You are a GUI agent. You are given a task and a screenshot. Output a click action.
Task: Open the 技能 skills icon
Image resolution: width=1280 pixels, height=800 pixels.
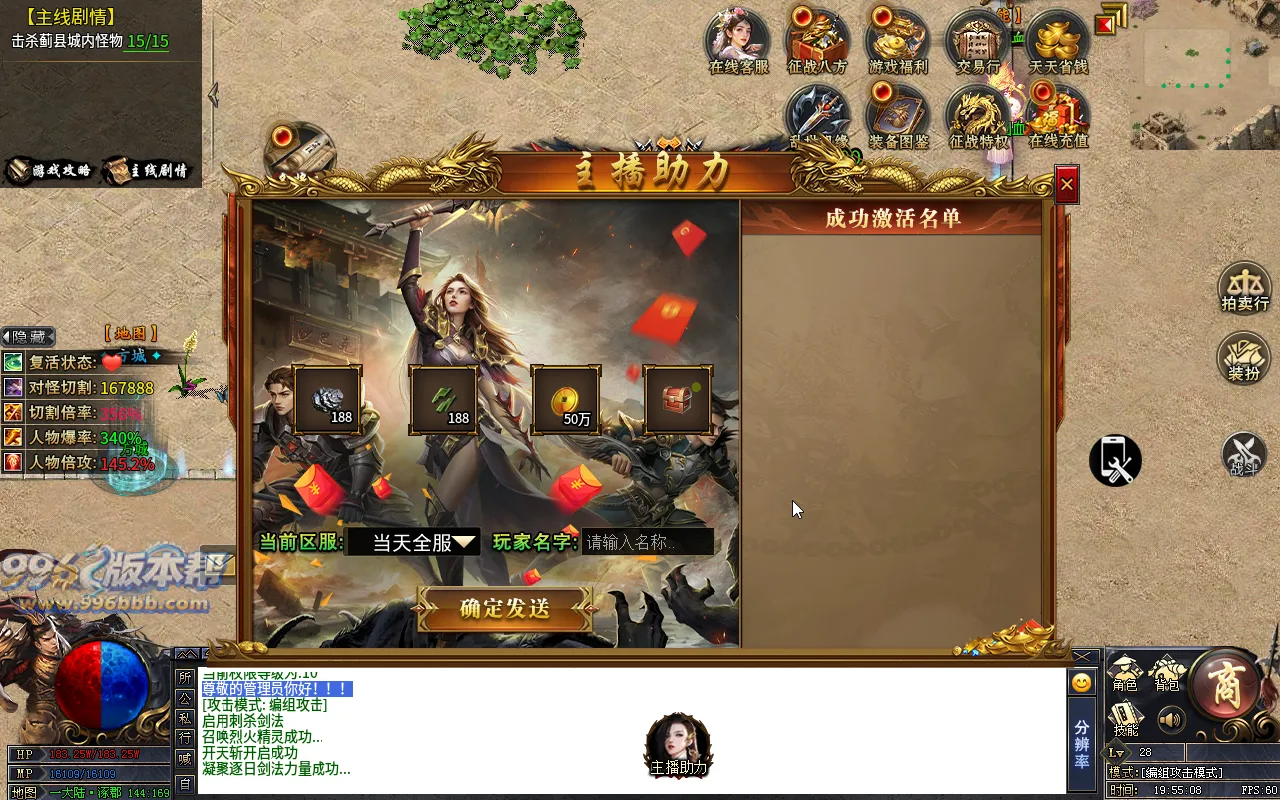coord(1125,718)
